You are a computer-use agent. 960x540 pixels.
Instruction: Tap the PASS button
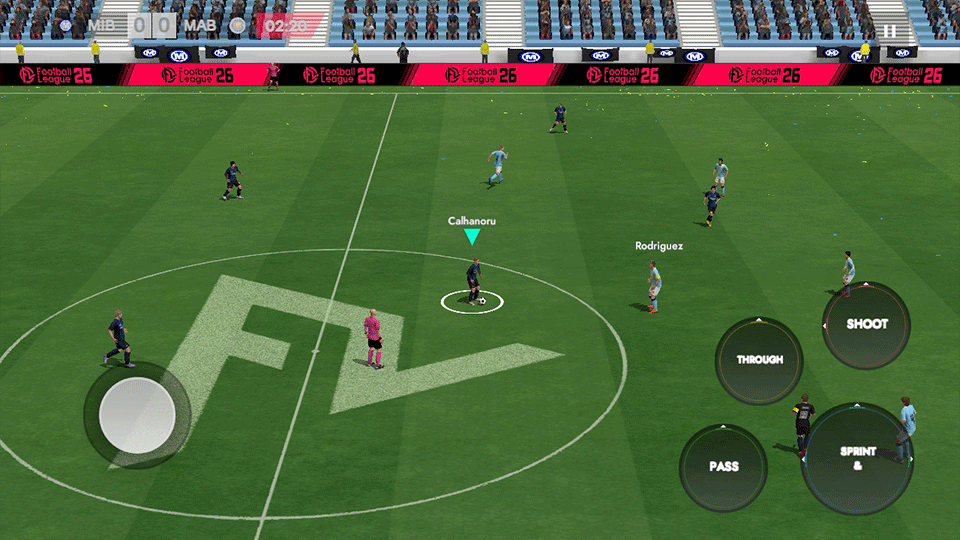click(x=723, y=467)
